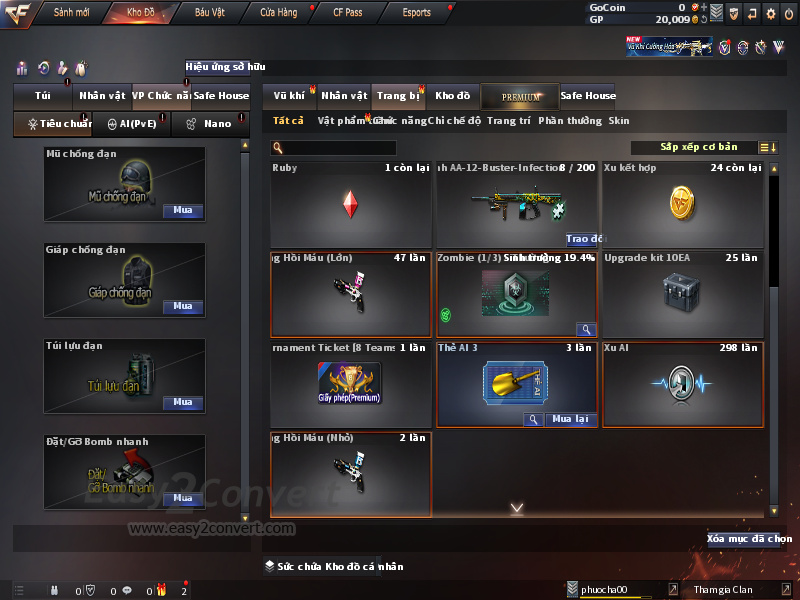Switch to the Báu Vật tab

[209, 13]
